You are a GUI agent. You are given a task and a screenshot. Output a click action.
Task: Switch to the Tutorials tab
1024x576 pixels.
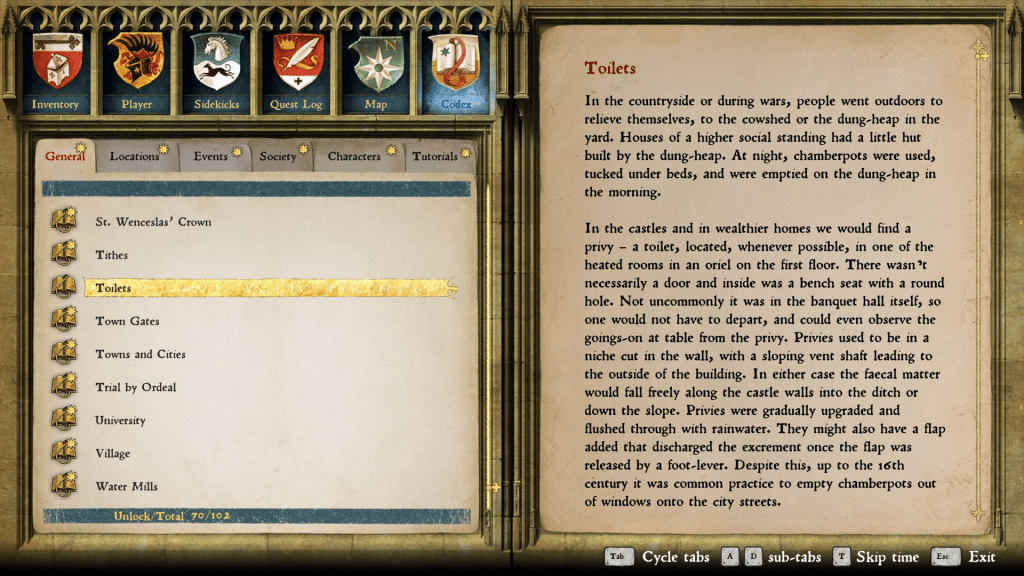(x=435, y=157)
